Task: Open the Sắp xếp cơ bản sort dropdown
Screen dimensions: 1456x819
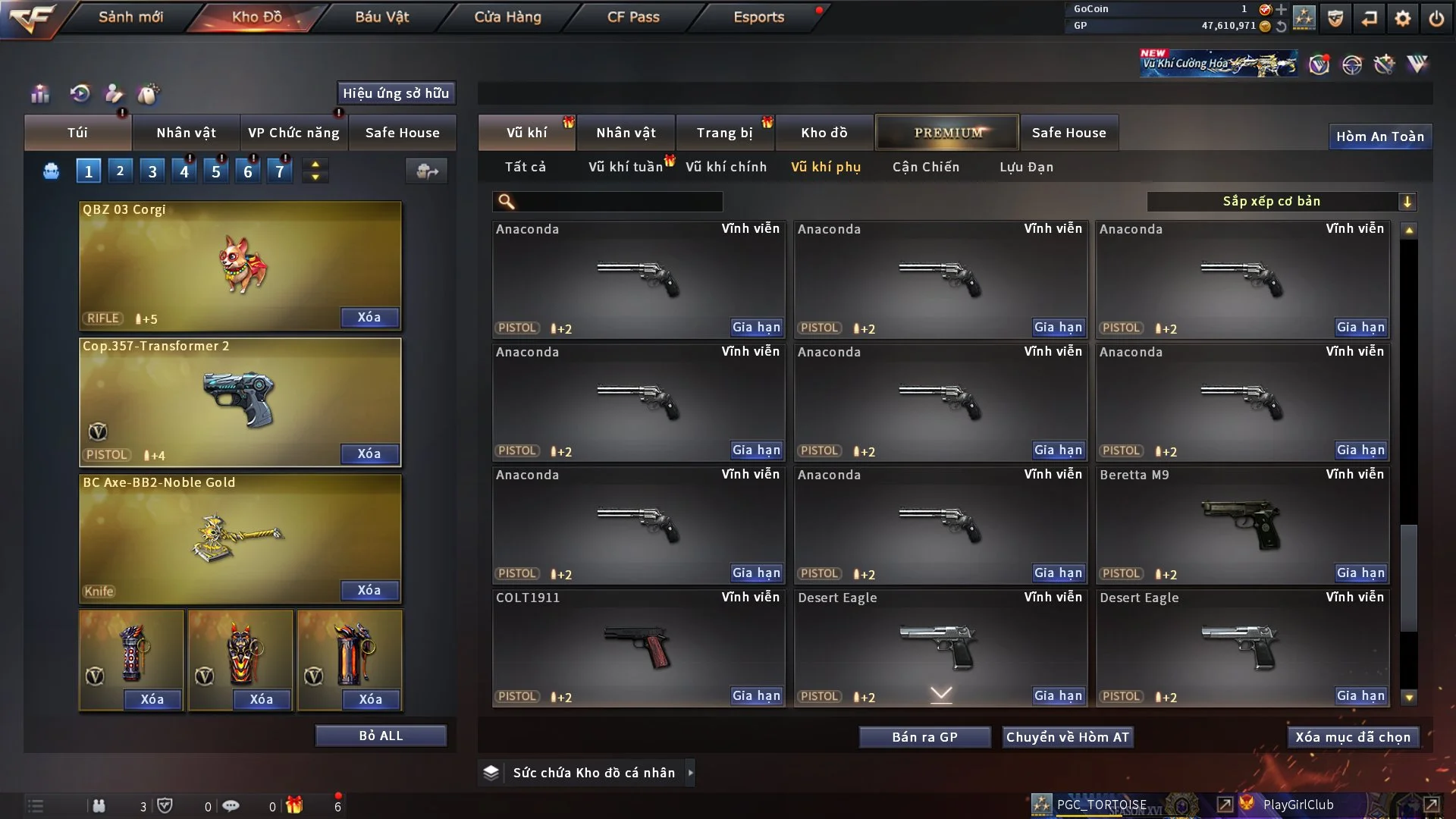Action: pyautogui.click(x=1281, y=201)
